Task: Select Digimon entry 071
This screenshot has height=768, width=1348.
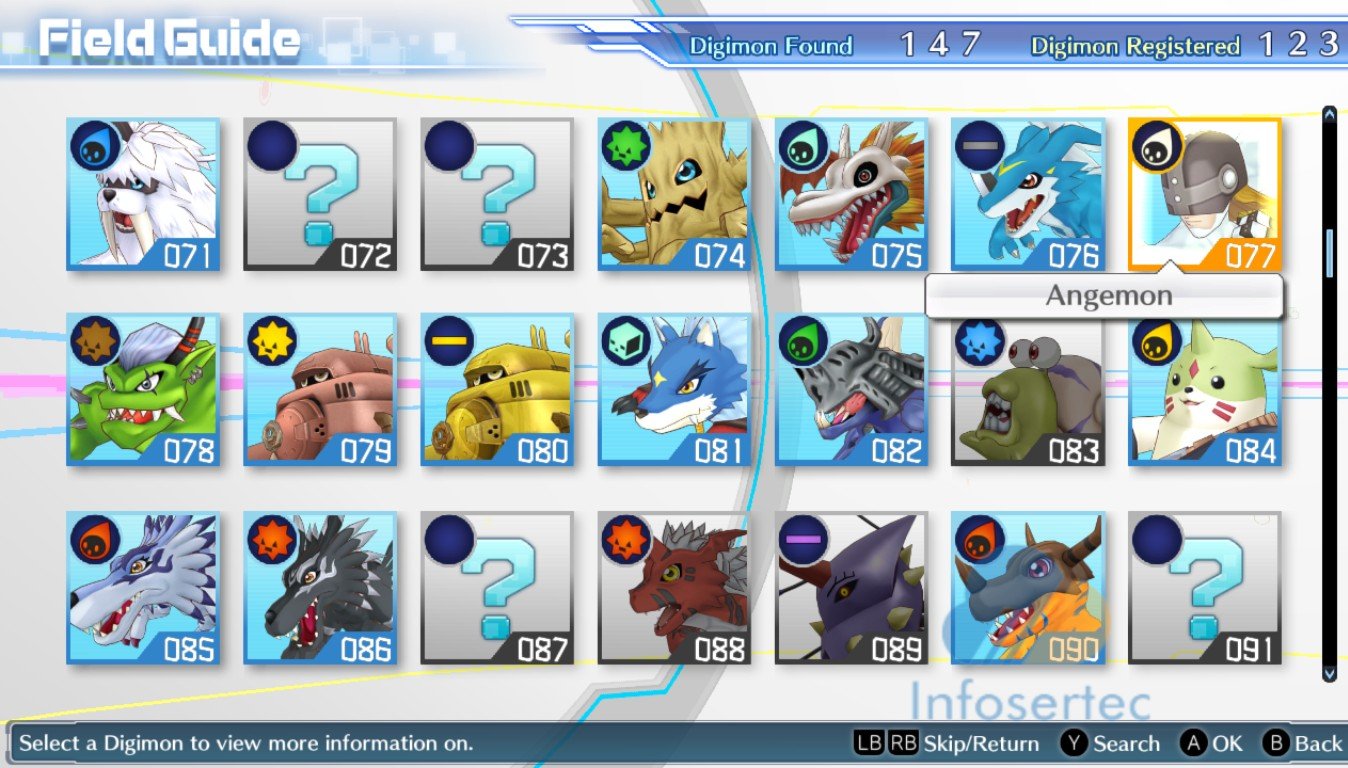Action: pos(143,194)
